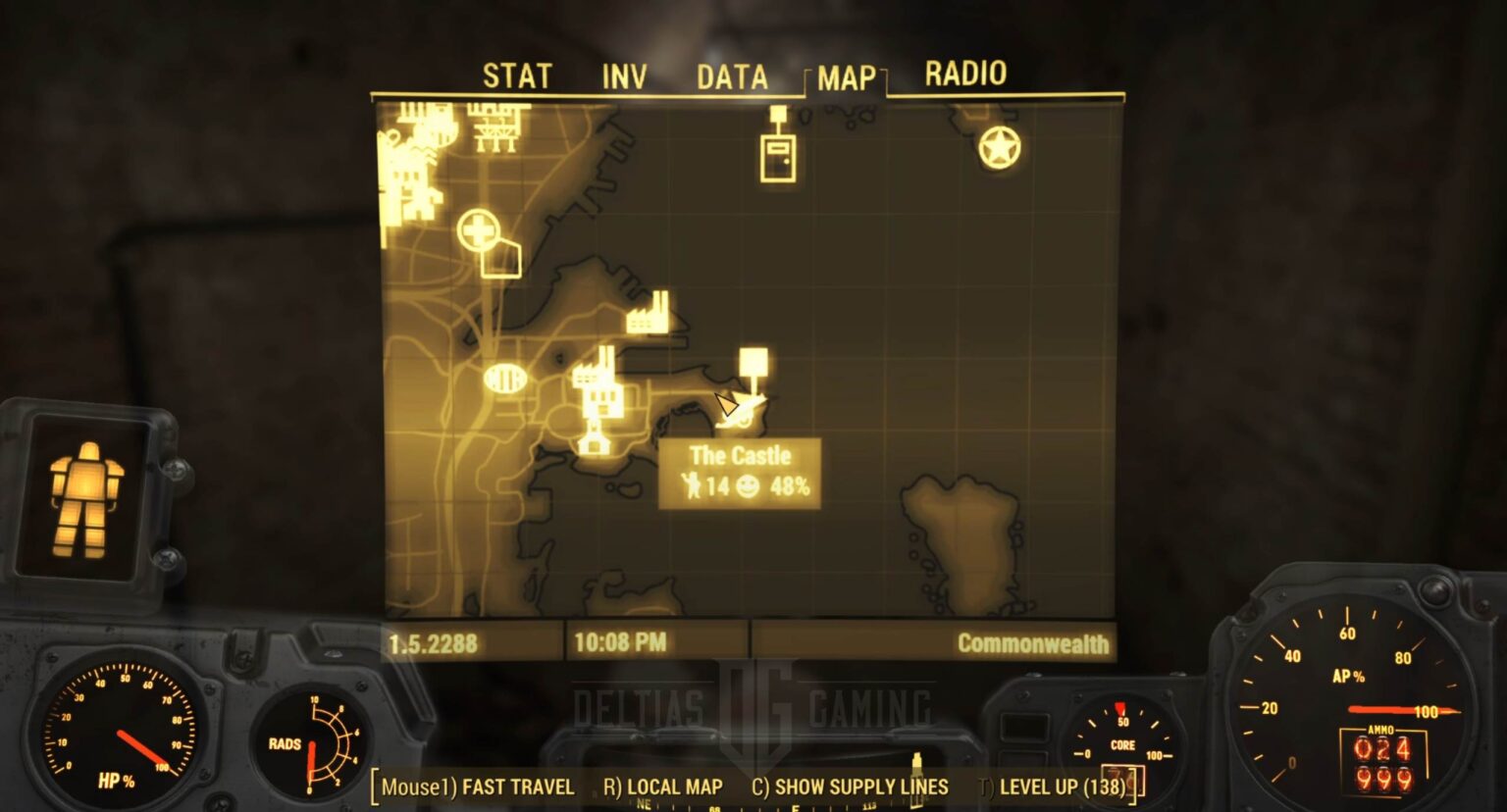Enable Show Supply Lines
The image size is (1507, 812).
coord(859,787)
